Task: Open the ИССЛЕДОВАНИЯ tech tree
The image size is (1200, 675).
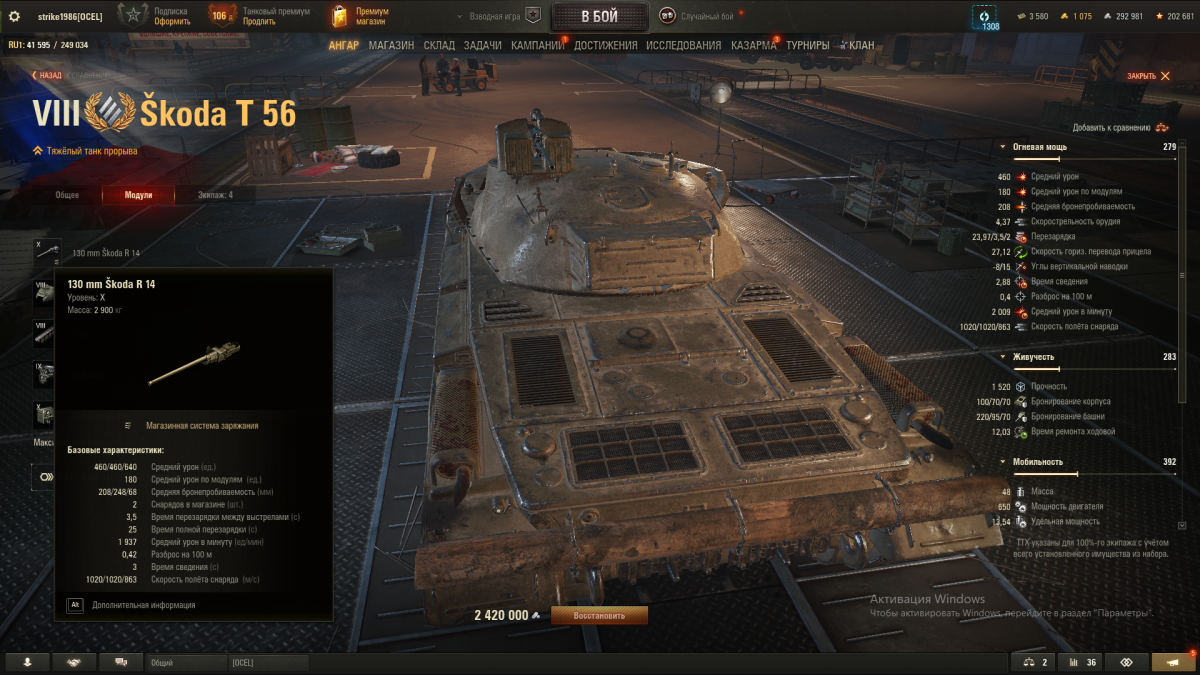Action: click(x=683, y=45)
